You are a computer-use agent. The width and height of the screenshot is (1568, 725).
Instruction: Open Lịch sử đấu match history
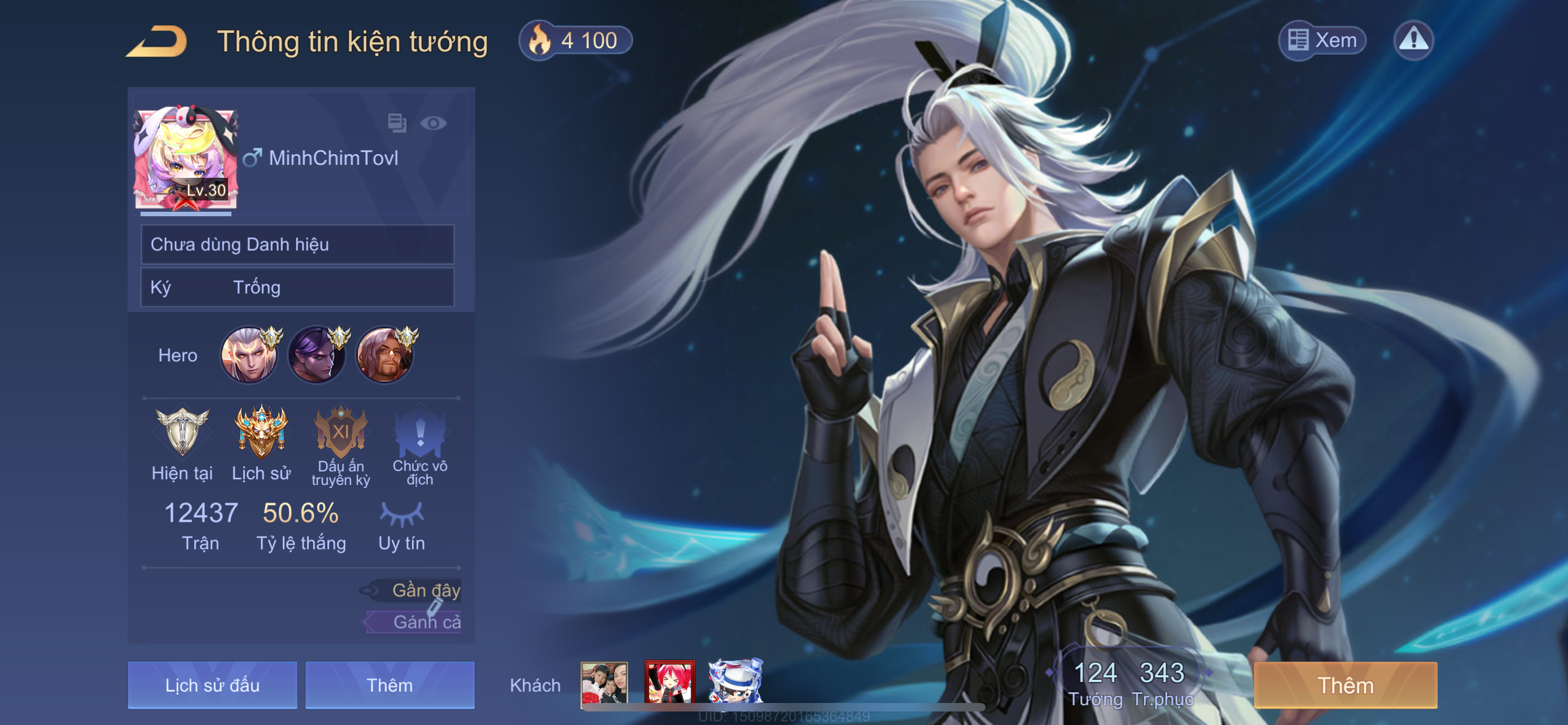point(212,685)
